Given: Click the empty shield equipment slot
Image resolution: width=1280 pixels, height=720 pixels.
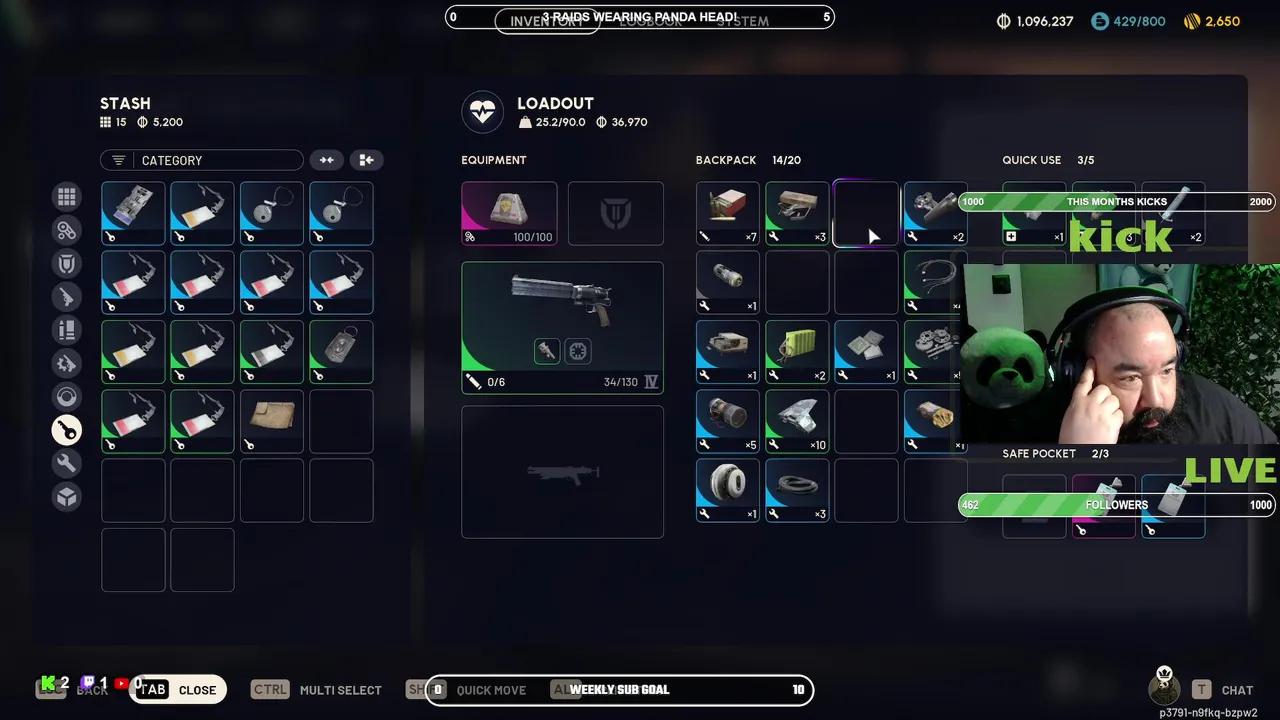Looking at the screenshot, I should 615,213.
